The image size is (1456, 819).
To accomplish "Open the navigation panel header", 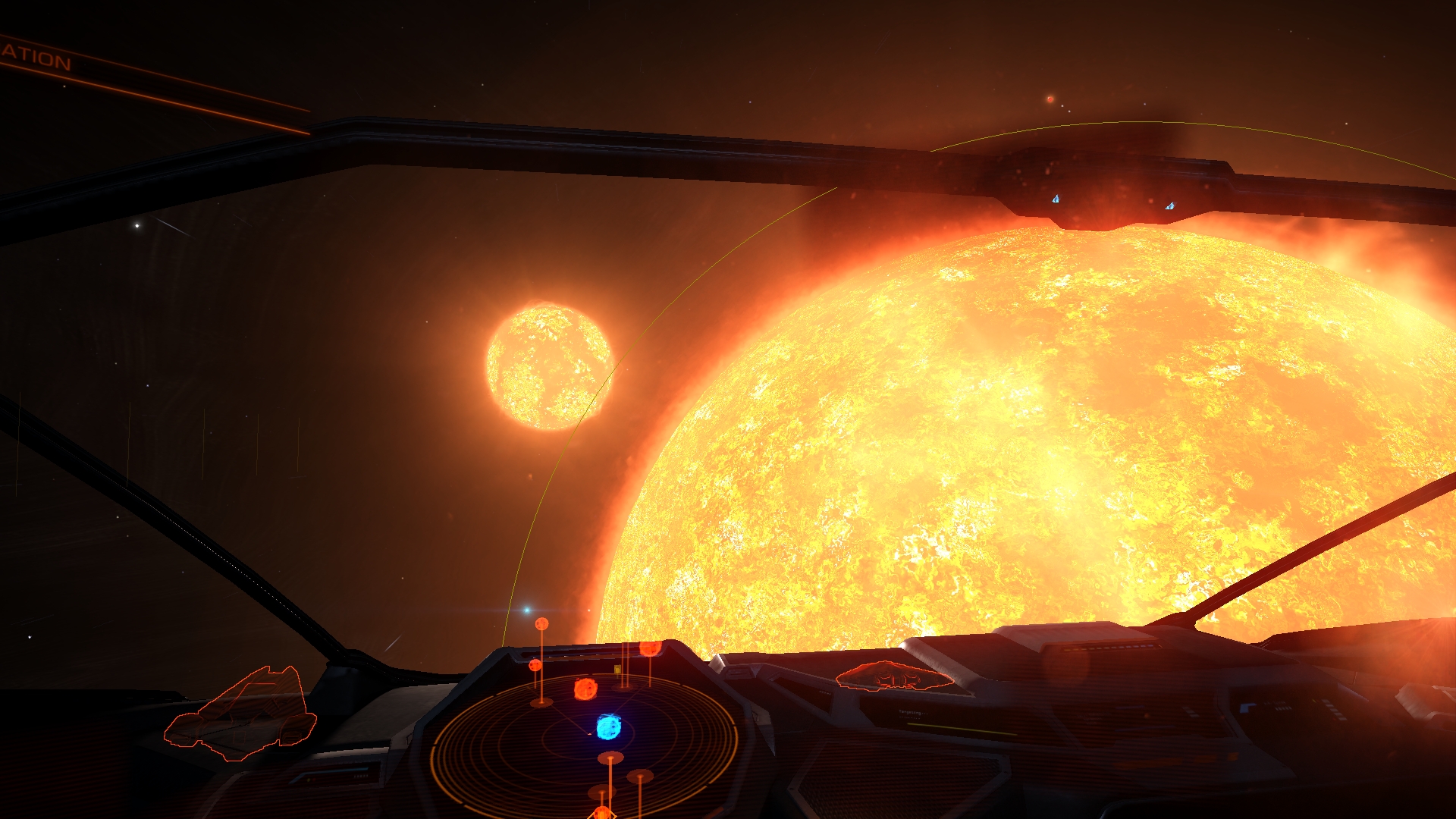I will (36, 58).
